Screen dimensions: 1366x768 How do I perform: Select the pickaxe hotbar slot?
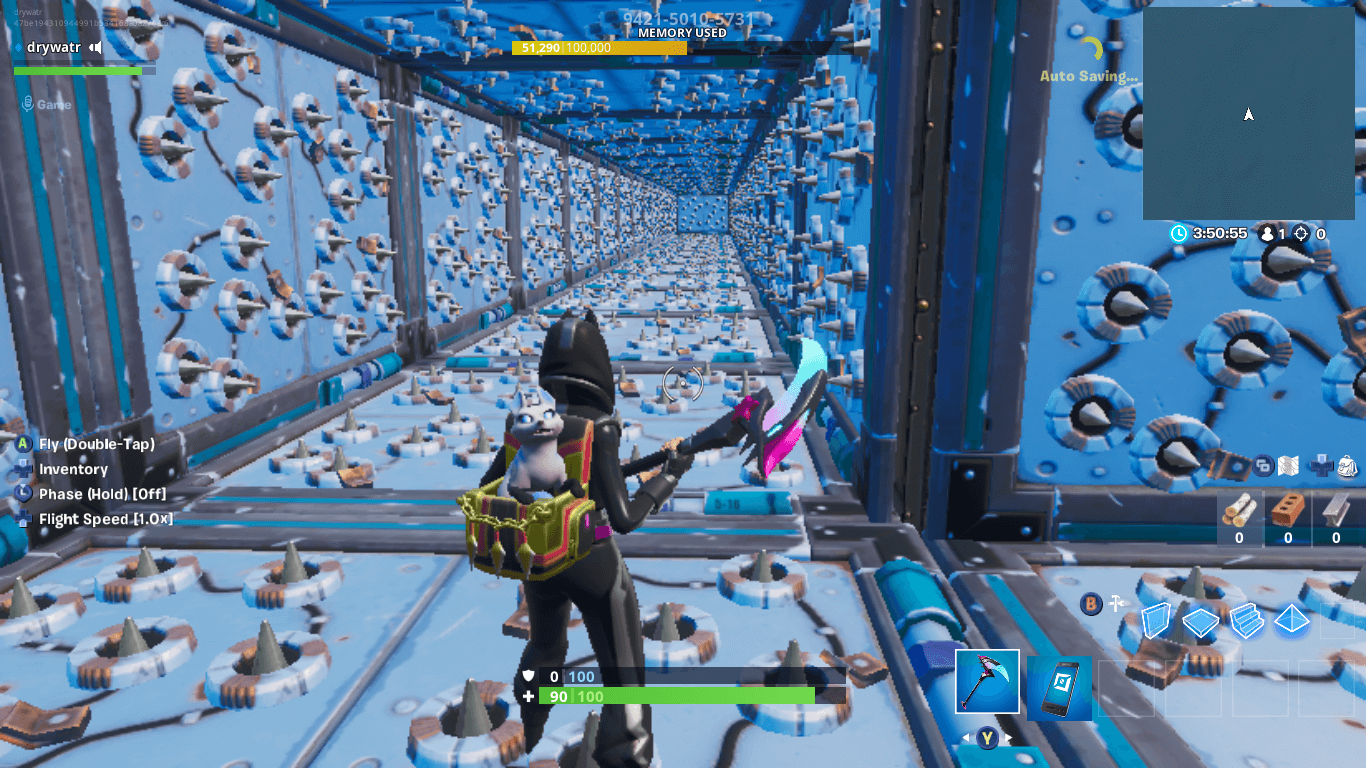pyautogui.click(x=987, y=682)
